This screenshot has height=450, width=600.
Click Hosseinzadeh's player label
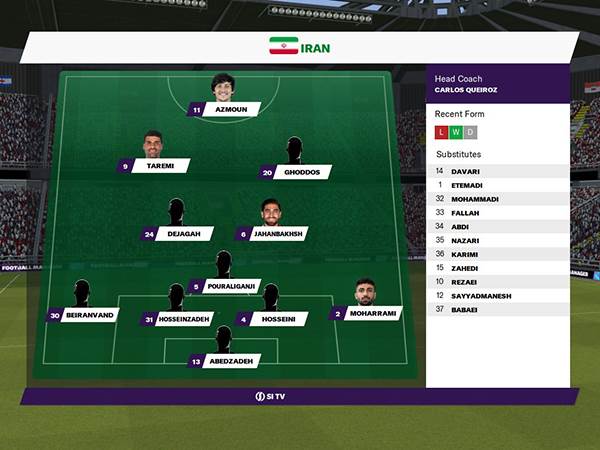click(177, 320)
